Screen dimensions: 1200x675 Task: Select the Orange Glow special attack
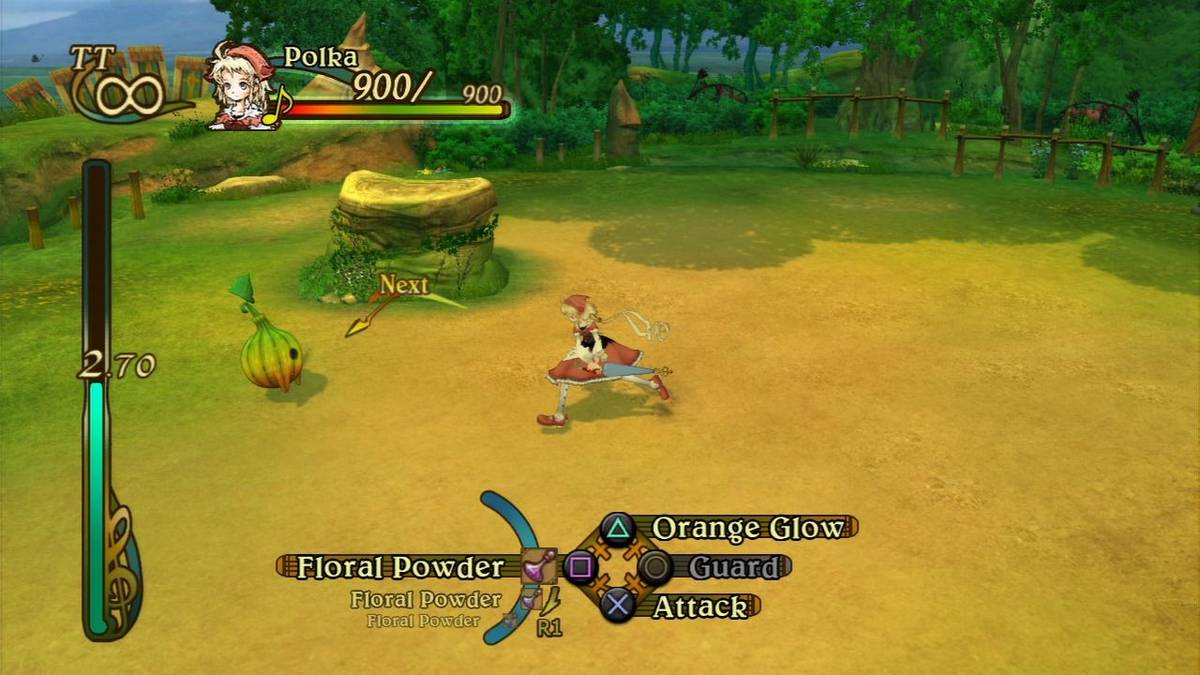pyautogui.click(x=746, y=528)
